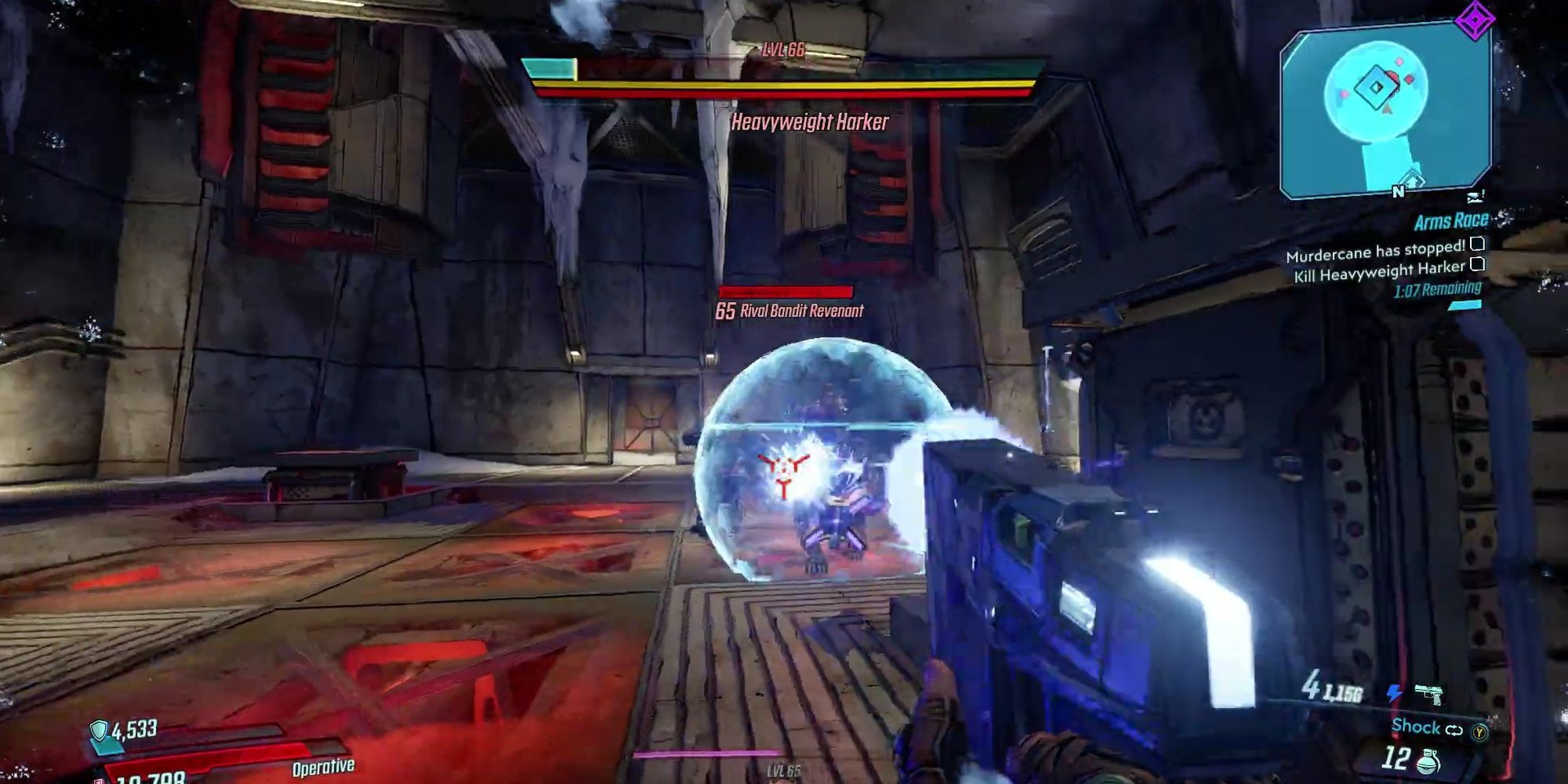Click the blue lightning shock element icon
Screen dimensions: 1568x784
click(1395, 693)
